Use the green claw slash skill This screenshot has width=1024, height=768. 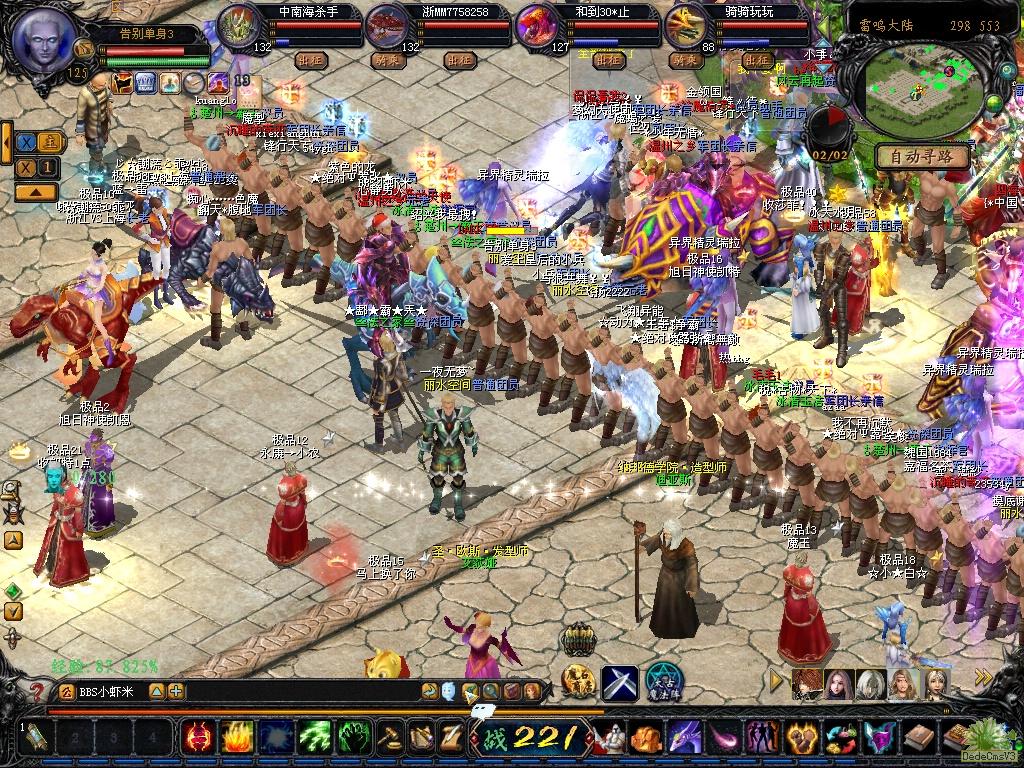coord(315,738)
